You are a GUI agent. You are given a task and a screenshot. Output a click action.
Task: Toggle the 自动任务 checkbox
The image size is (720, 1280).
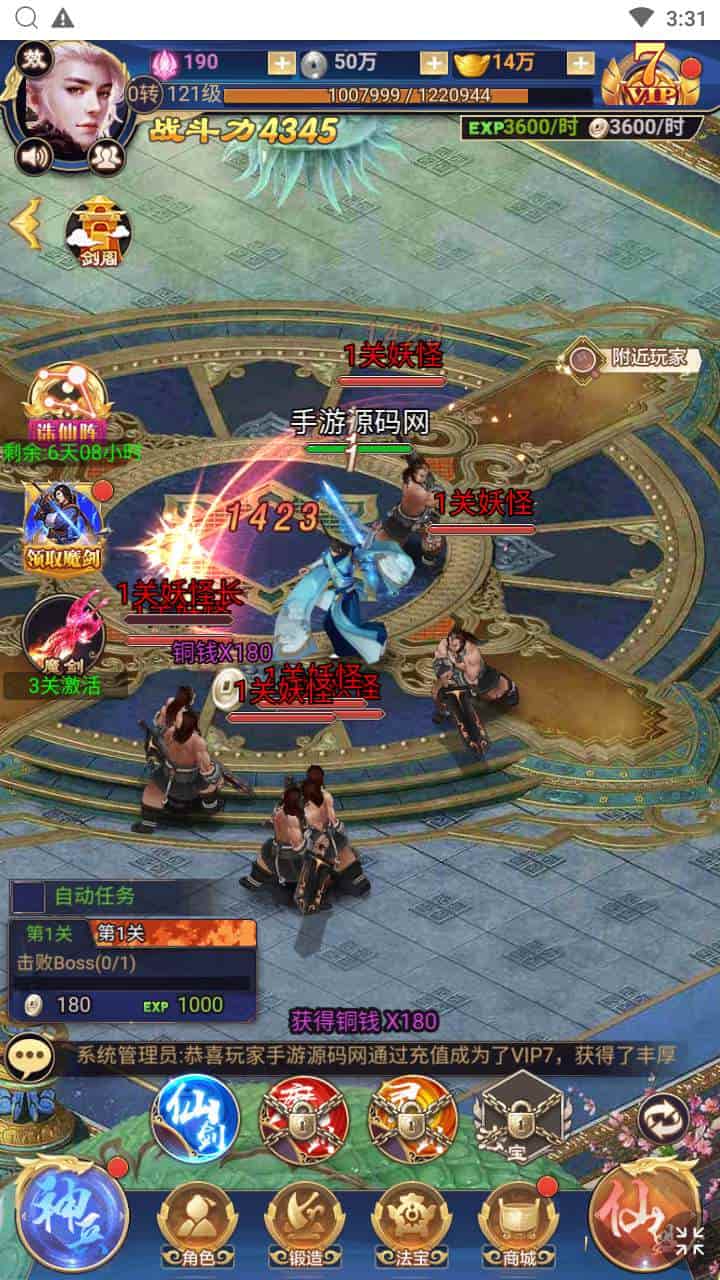(x=28, y=897)
